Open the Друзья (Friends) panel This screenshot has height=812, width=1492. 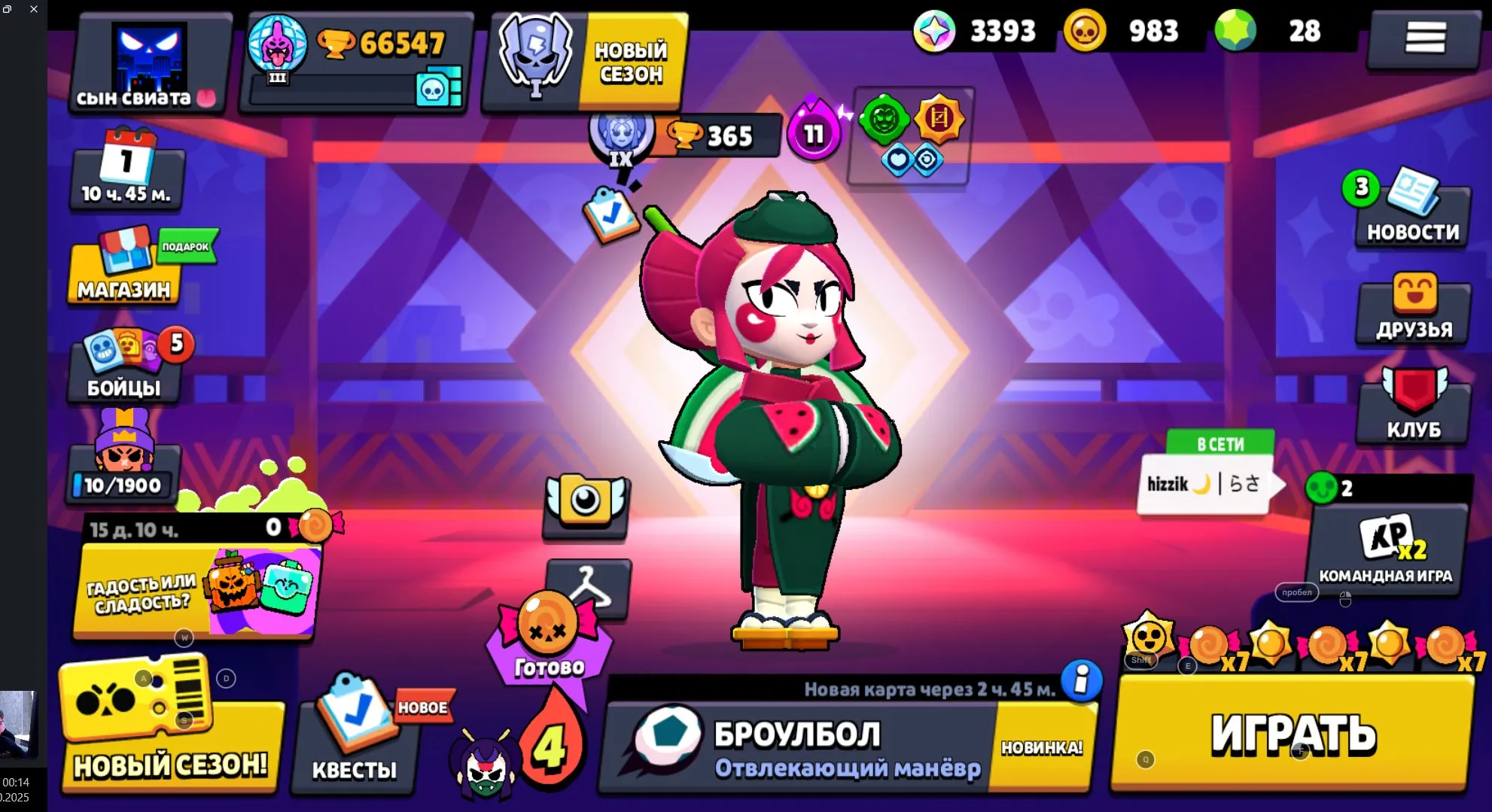1411,311
